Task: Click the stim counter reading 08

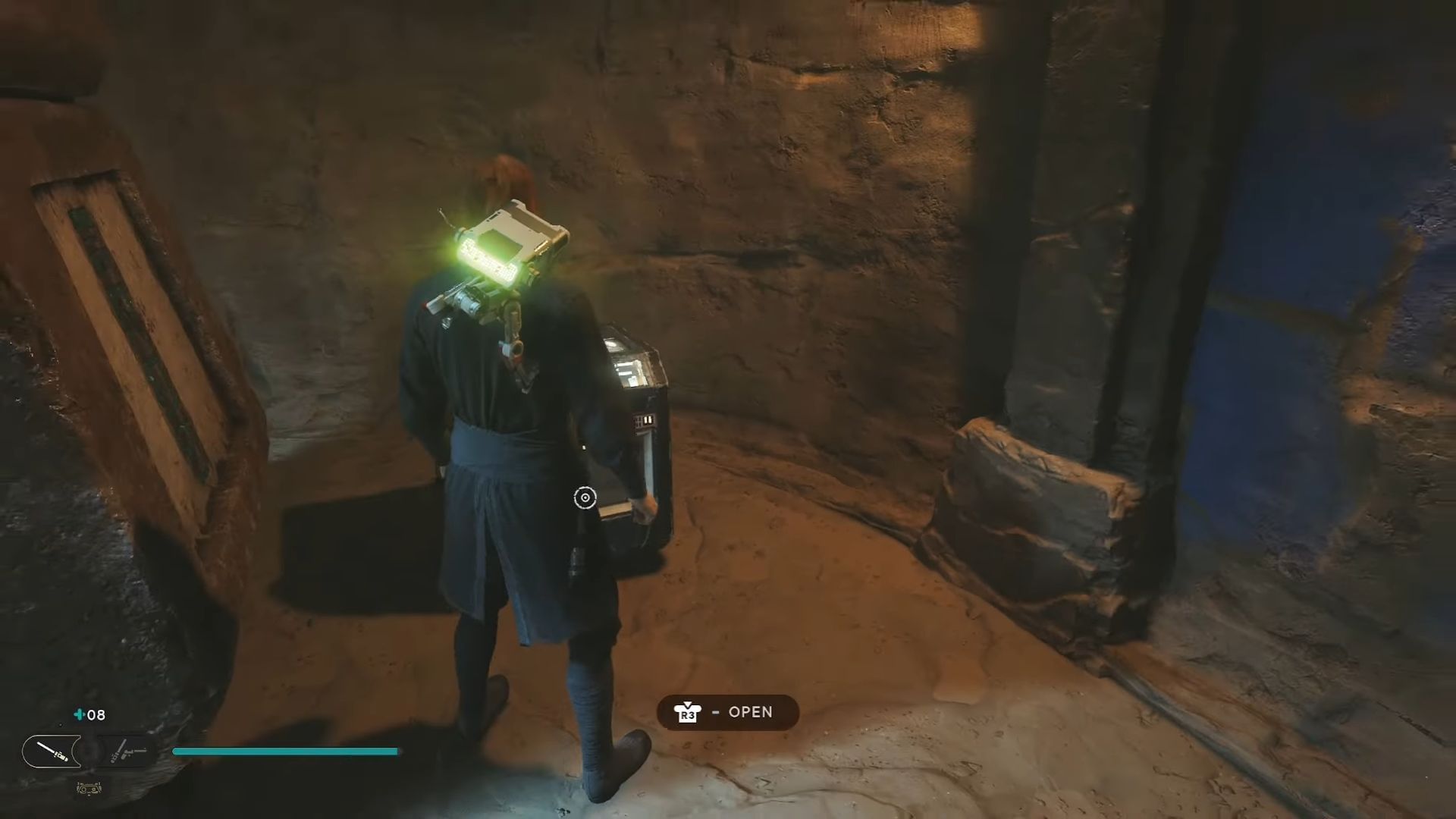Action: 97,715
